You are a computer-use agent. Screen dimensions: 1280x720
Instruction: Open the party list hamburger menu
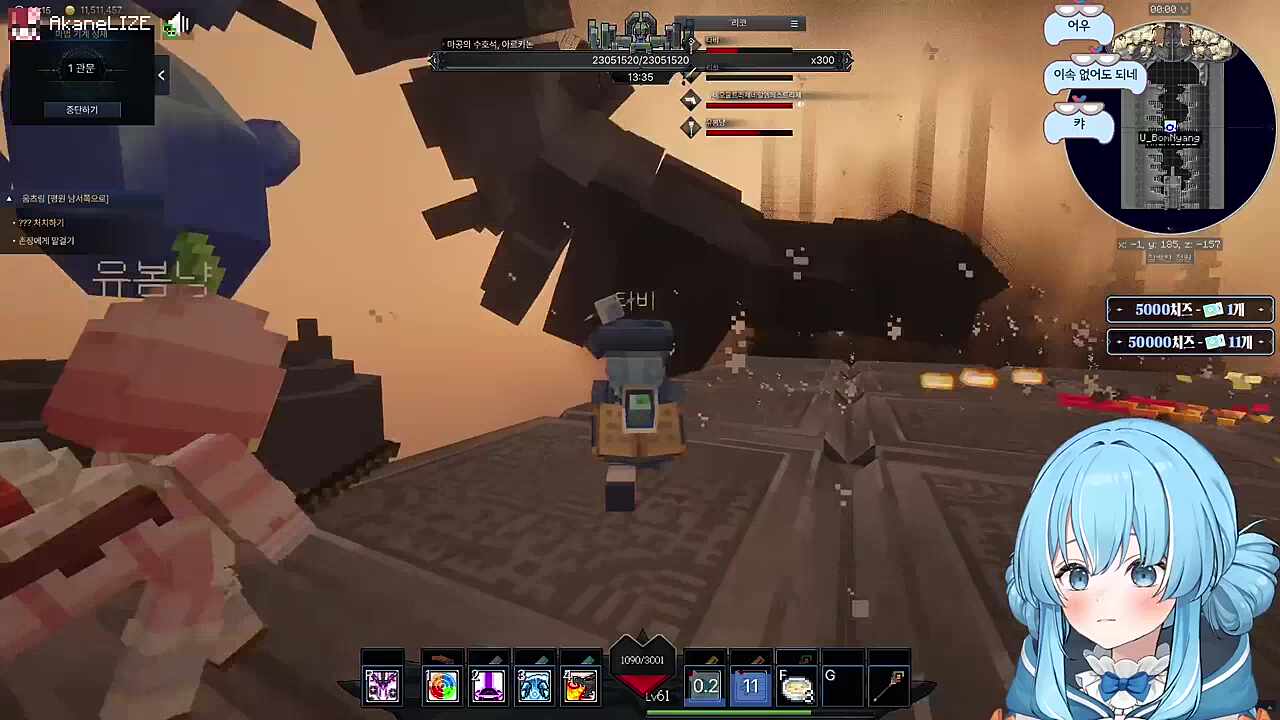pos(794,23)
